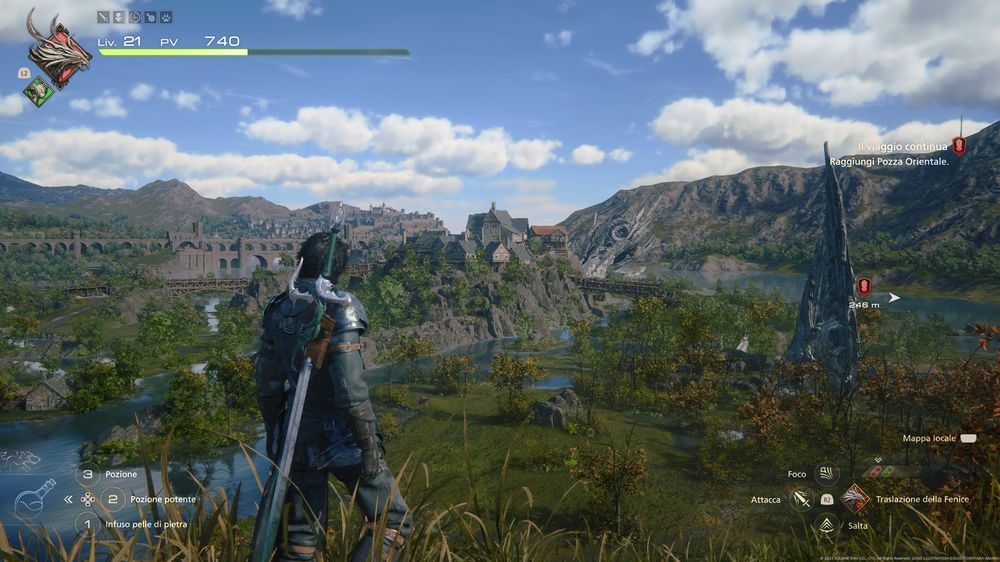This screenshot has width=1000, height=562.
Task: Activate the Traslazione della Fenice ability
Action: 855,498
